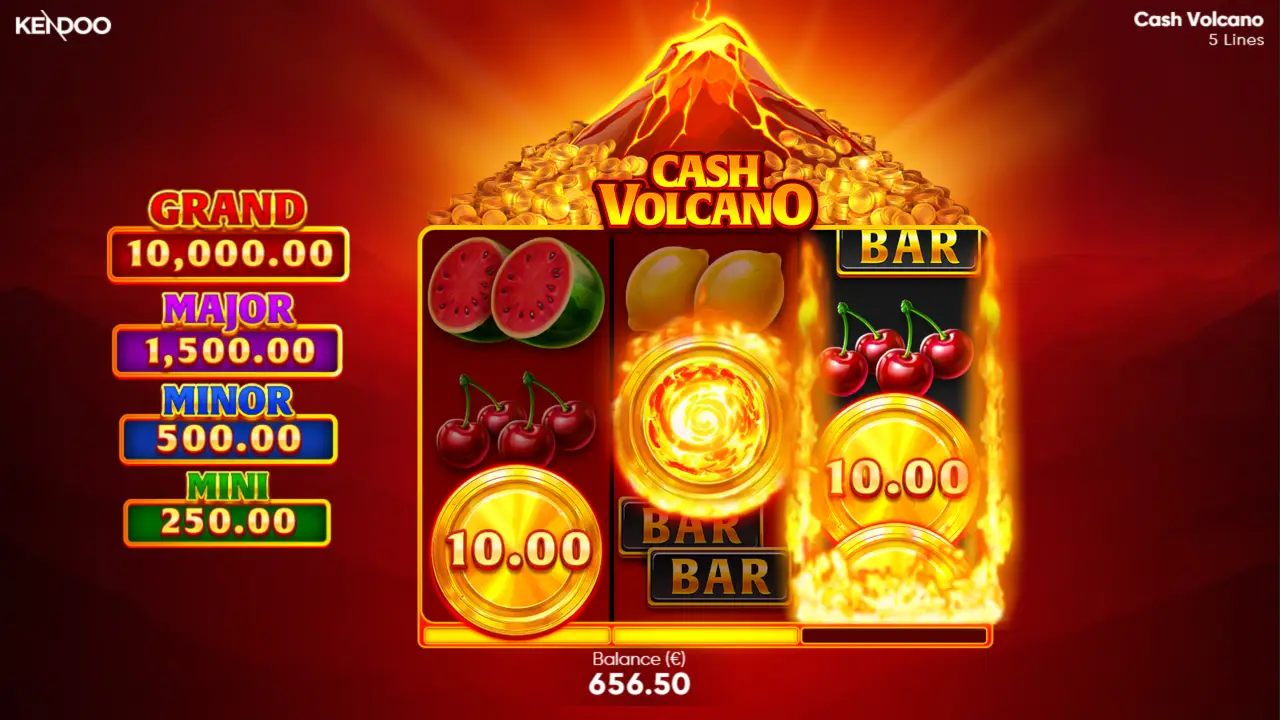Toggle the GRAND jackpot display
Screen dimensions: 1280x720
(228, 232)
